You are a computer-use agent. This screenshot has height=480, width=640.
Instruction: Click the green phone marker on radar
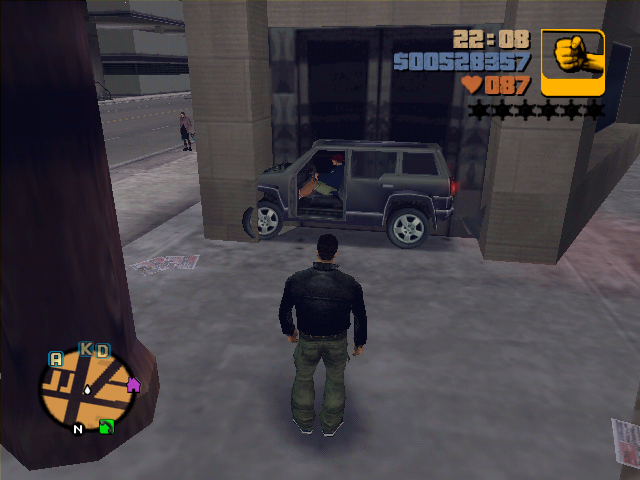pyautogui.click(x=106, y=427)
